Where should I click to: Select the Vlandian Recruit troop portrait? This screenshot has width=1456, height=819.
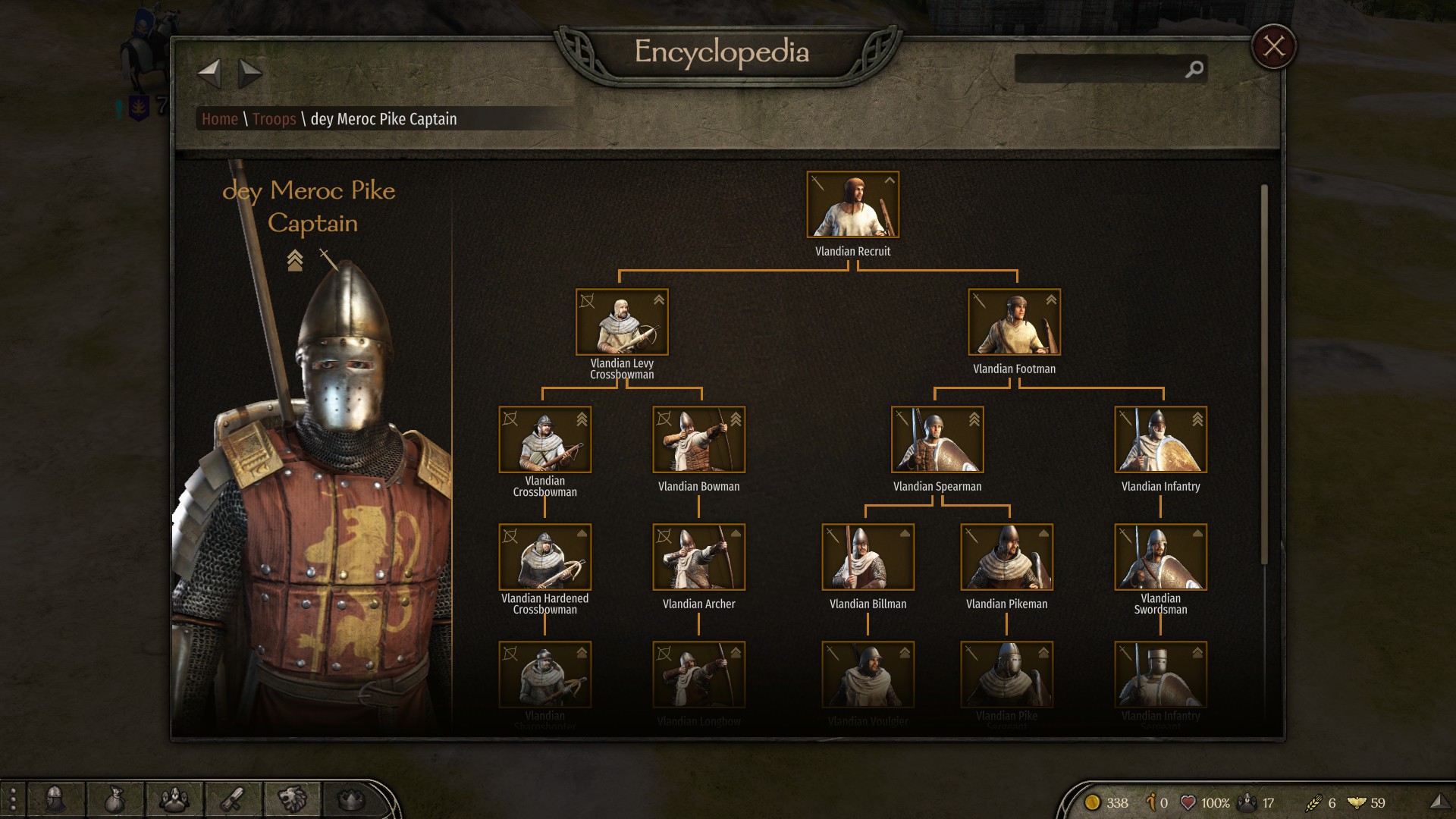coord(852,205)
